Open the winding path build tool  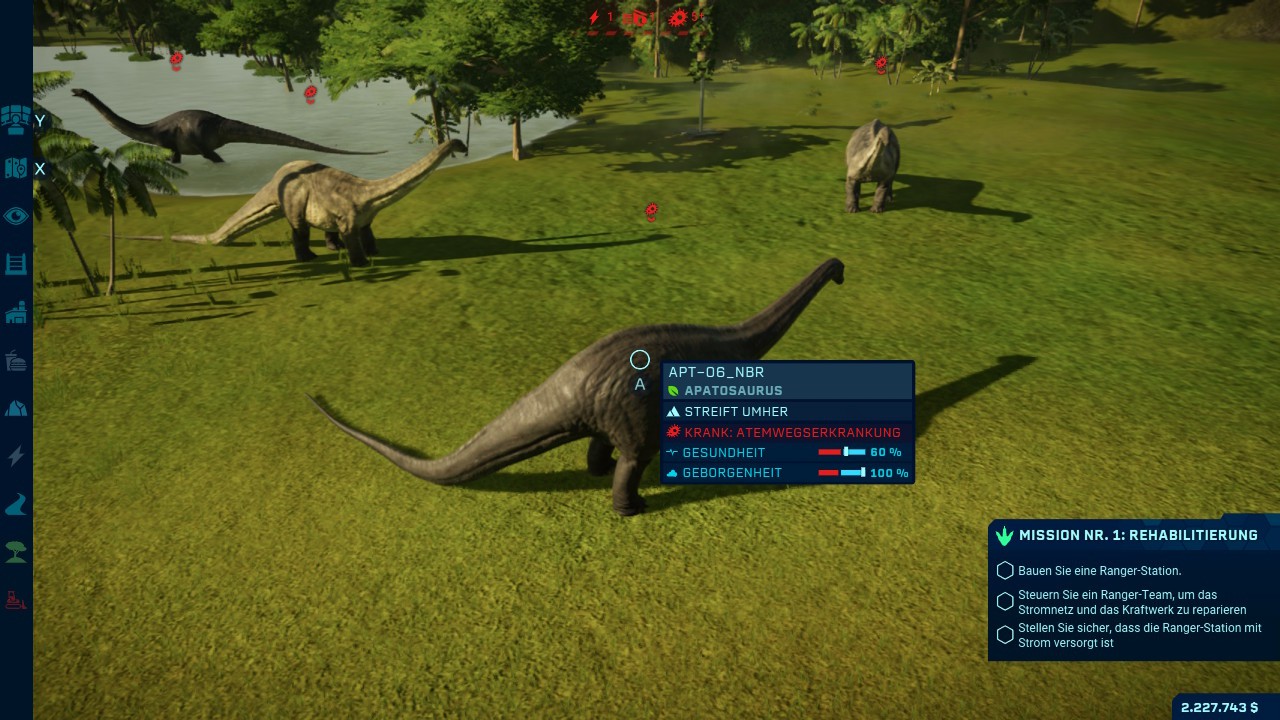(16, 505)
